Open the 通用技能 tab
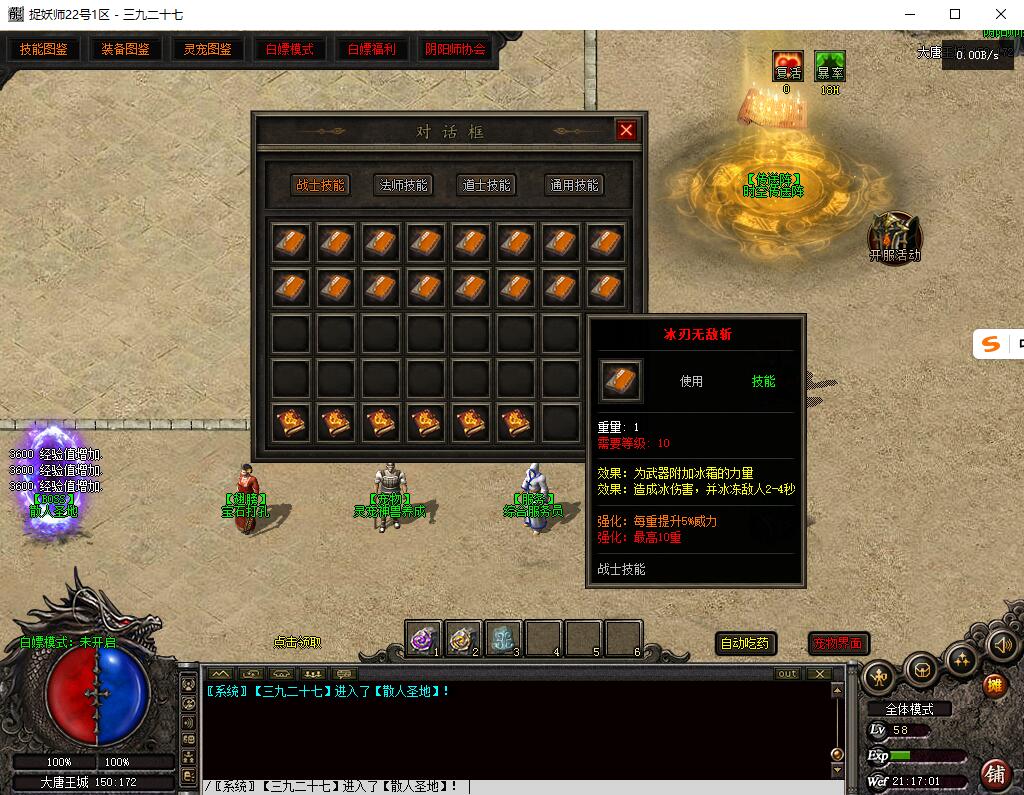 point(574,185)
